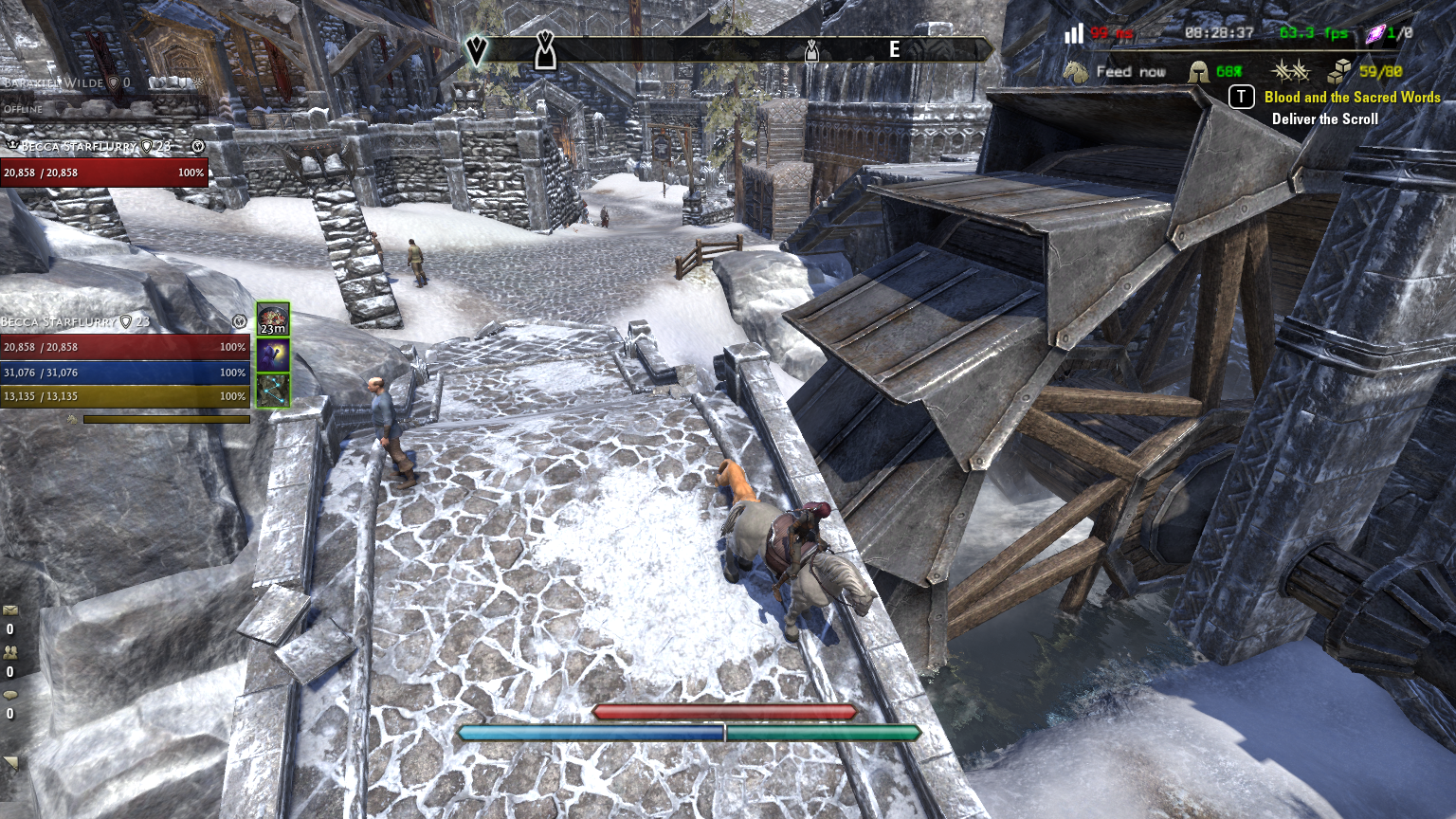Click the compass bar at top
1456x819 pixels.
tap(730, 49)
